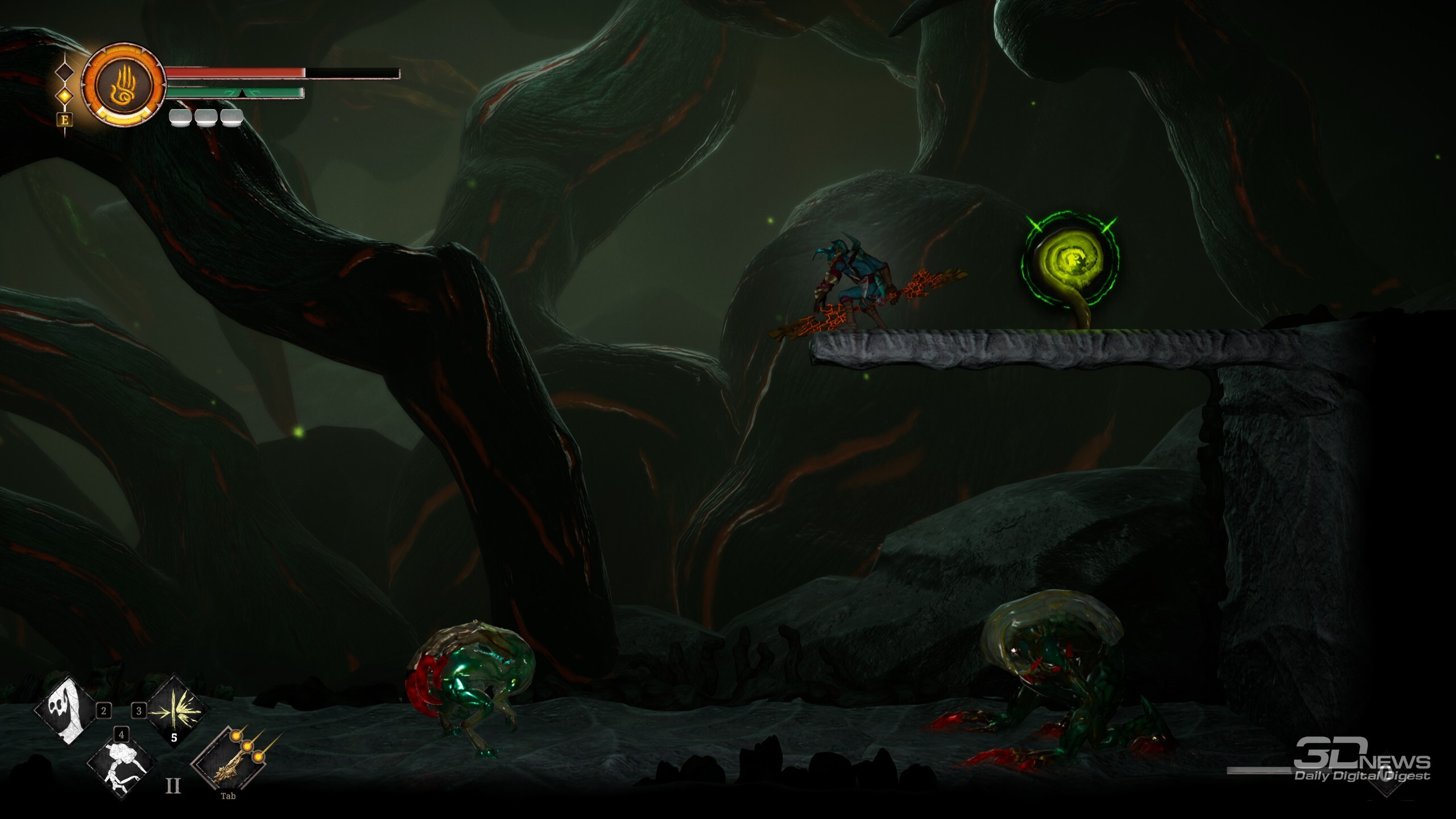Click the glowing yellow diamond charge indicator

[65, 96]
